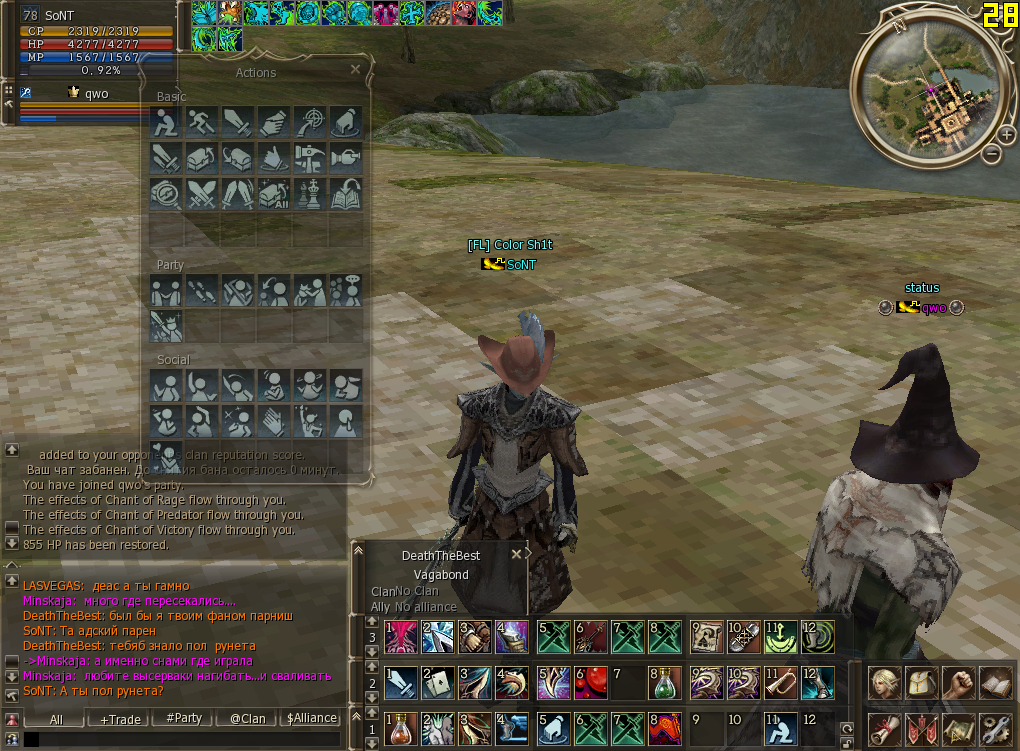Close the DeathTheBest target window

tap(517, 554)
